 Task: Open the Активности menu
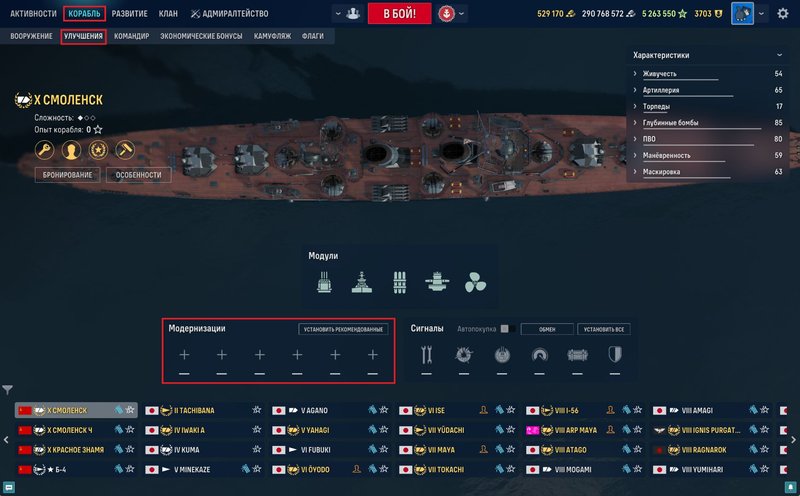(x=33, y=14)
